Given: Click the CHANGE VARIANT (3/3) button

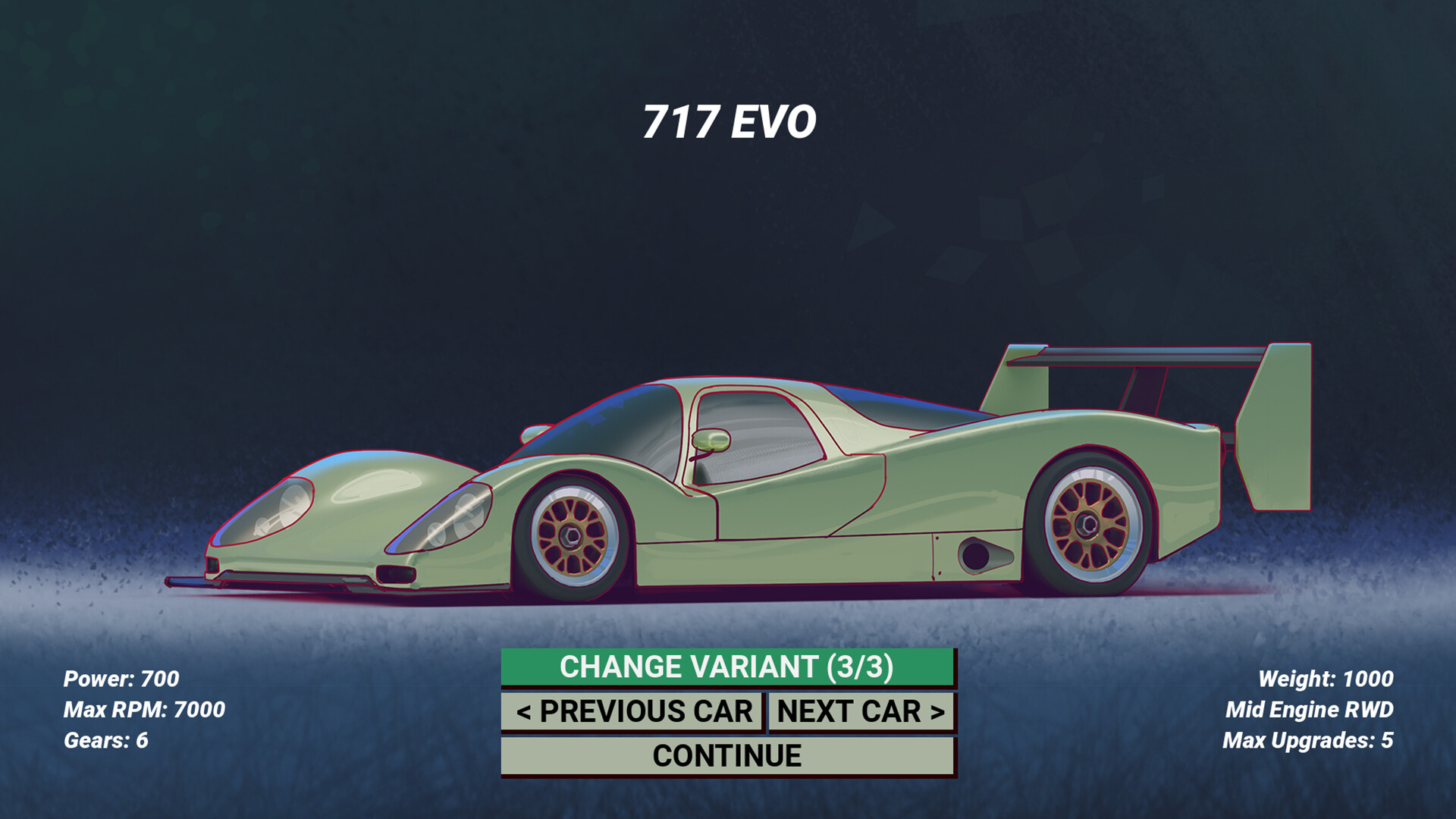Looking at the screenshot, I should point(728,668).
